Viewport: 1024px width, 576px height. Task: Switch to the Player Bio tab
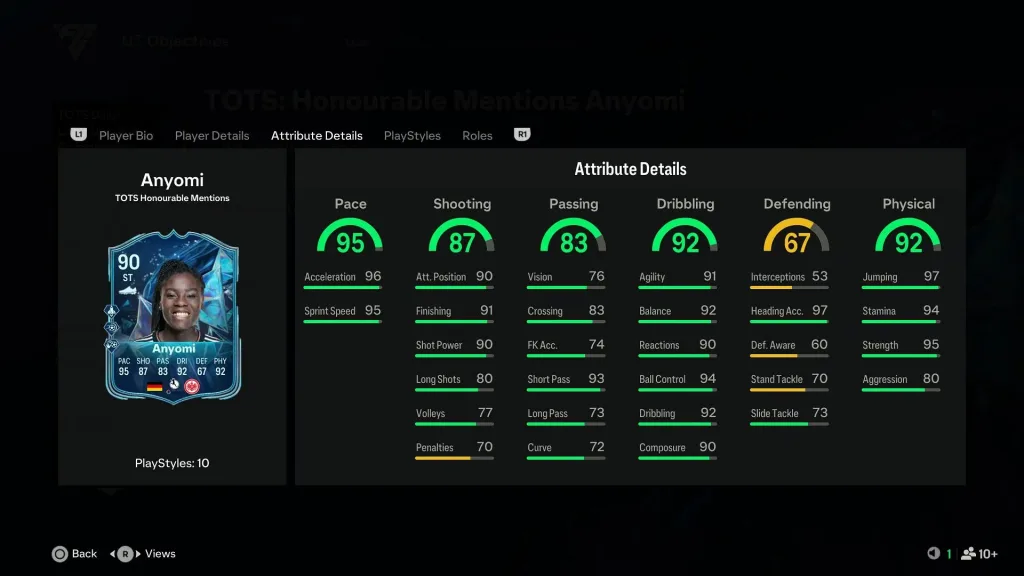pos(126,135)
